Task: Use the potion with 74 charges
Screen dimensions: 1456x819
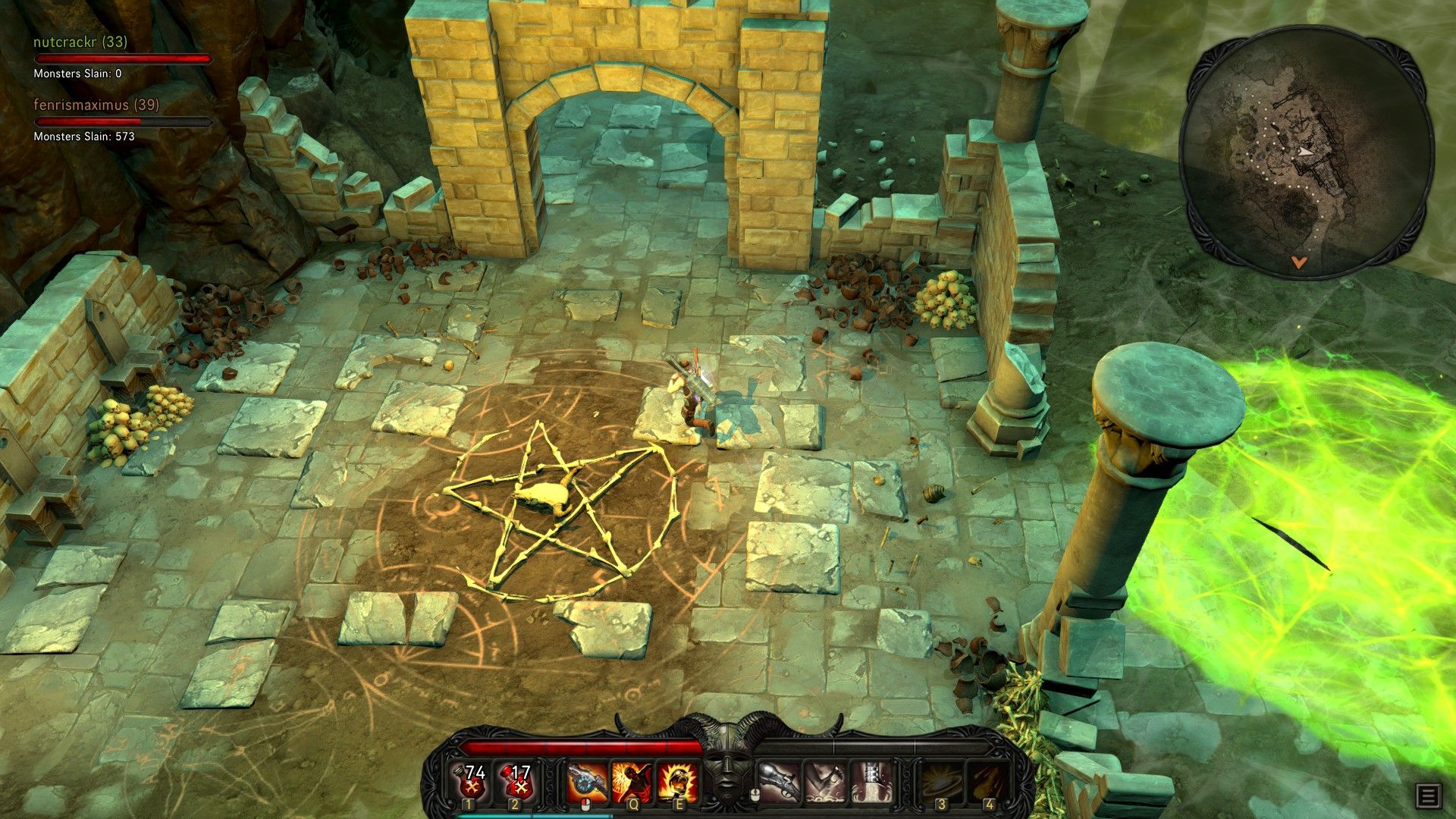Action: pos(469,781)
